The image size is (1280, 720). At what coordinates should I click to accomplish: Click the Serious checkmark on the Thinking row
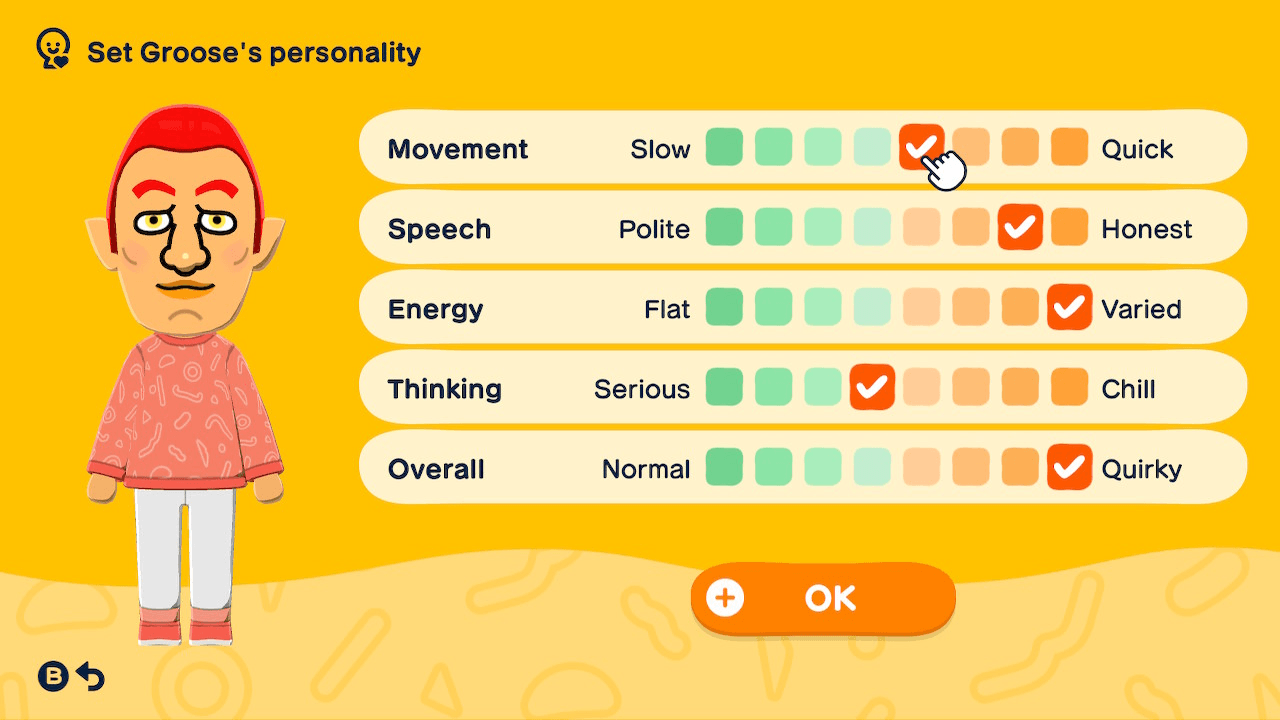[x=871, y=388]
